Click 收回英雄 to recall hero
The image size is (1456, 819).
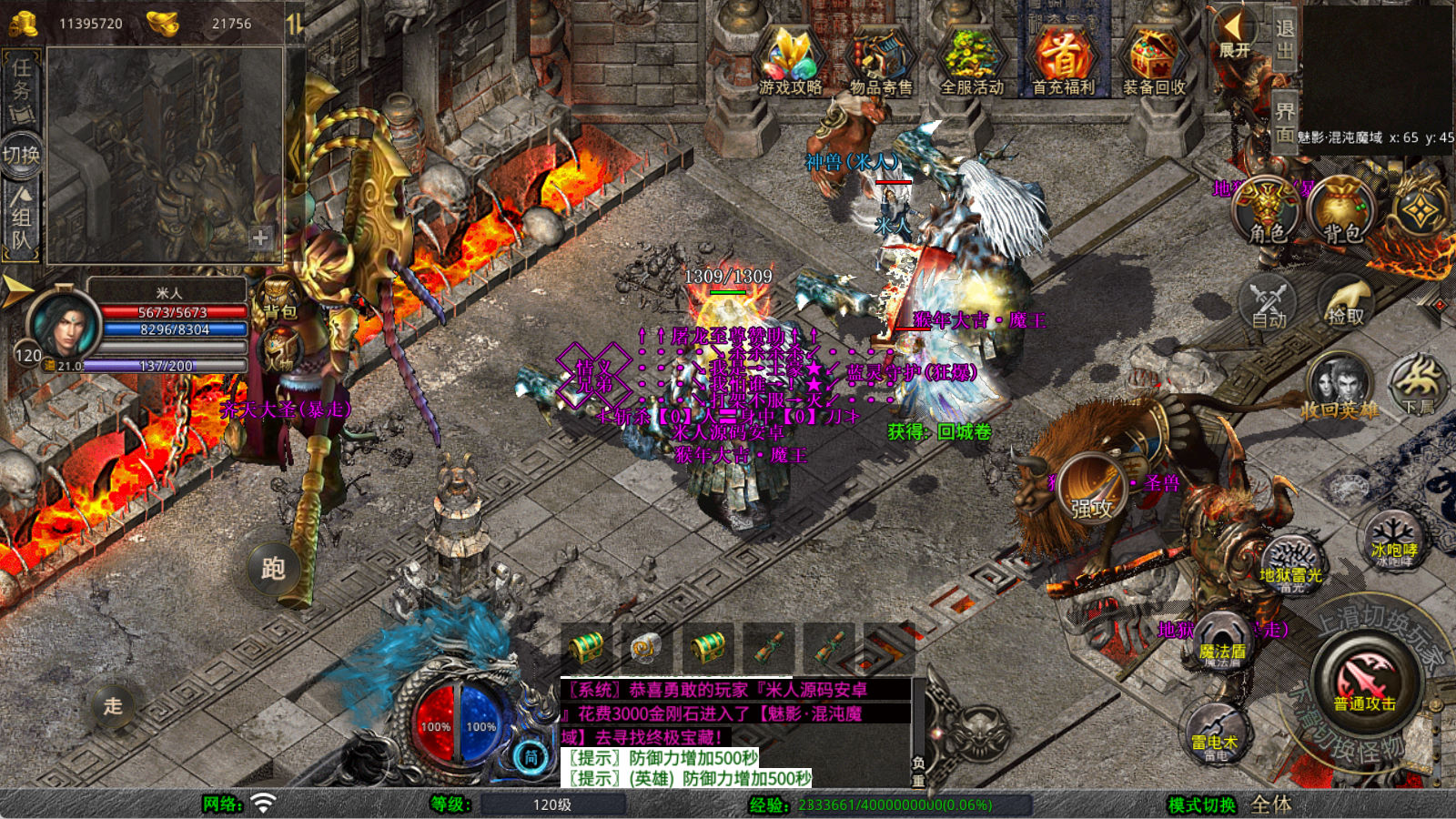coord(1339,389)
